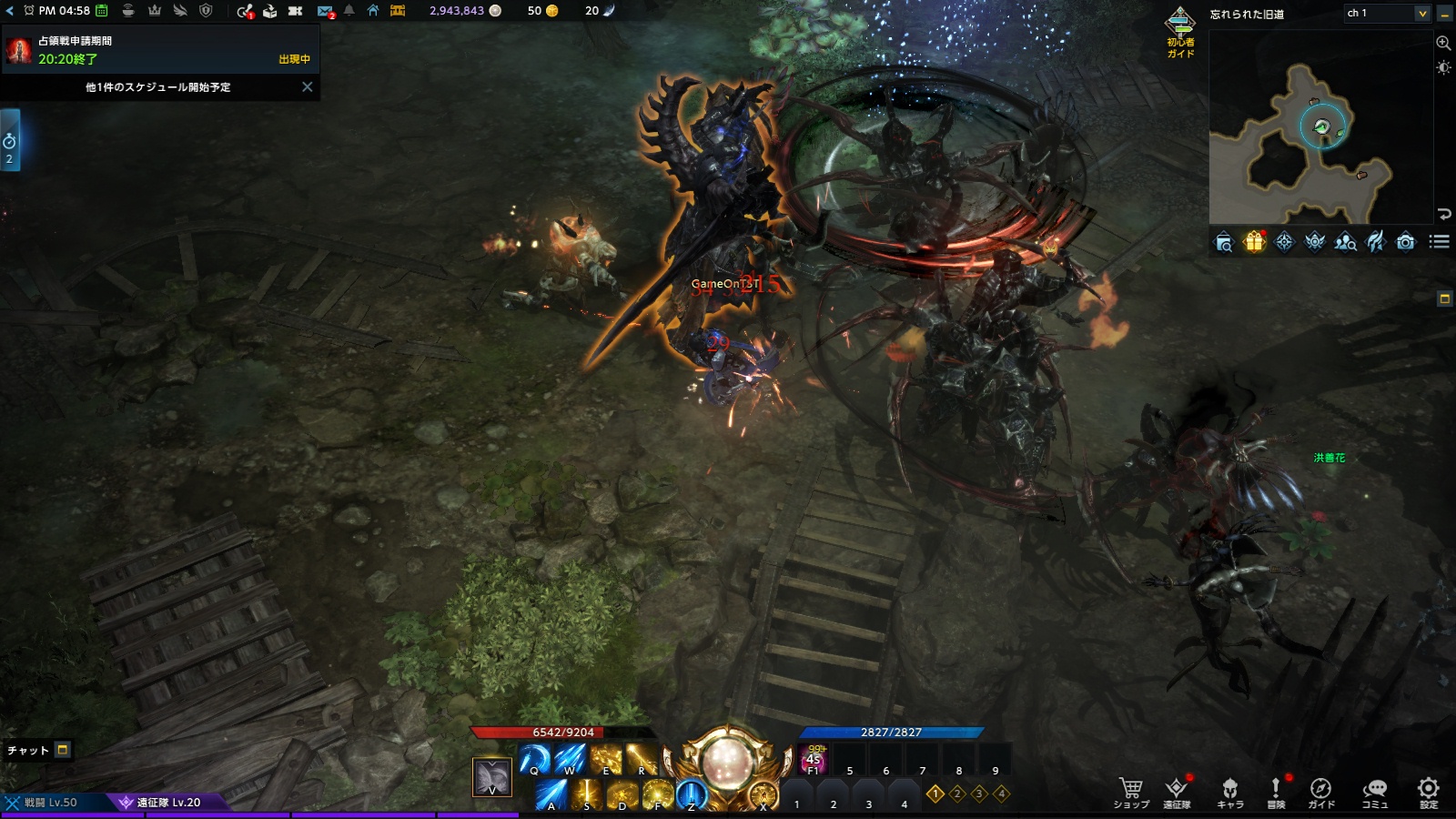Use the golden R skill
Screen dimensions: 1456x819
[x=642, y=759]
